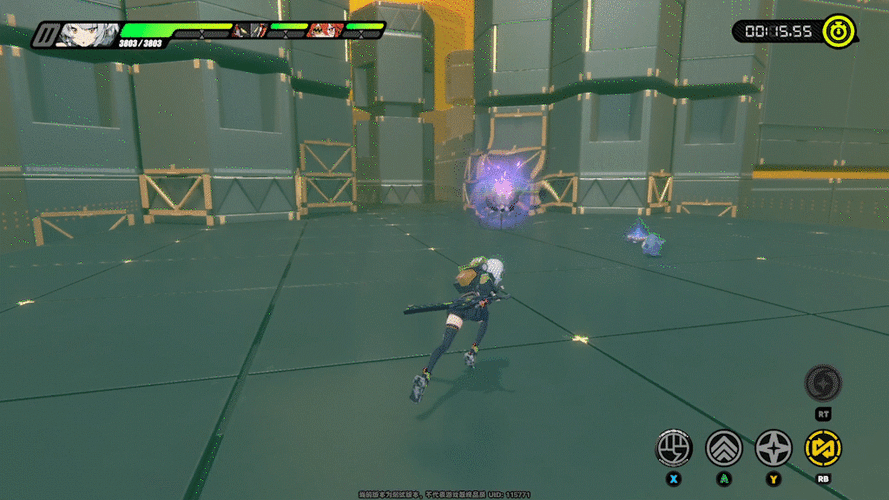Pause the game with the pause button
889x500 pixels.
click(x=43, y=36)
